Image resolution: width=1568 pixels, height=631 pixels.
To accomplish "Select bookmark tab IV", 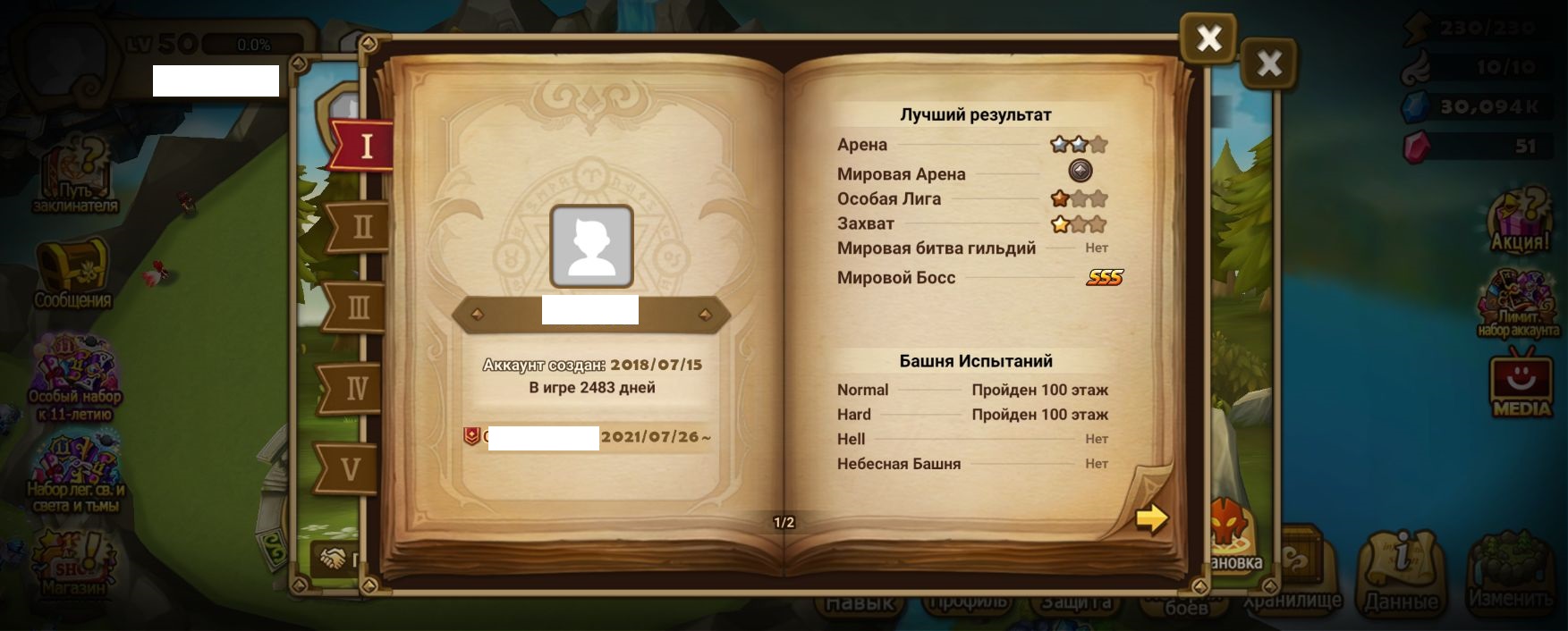I will click(355, 389).
